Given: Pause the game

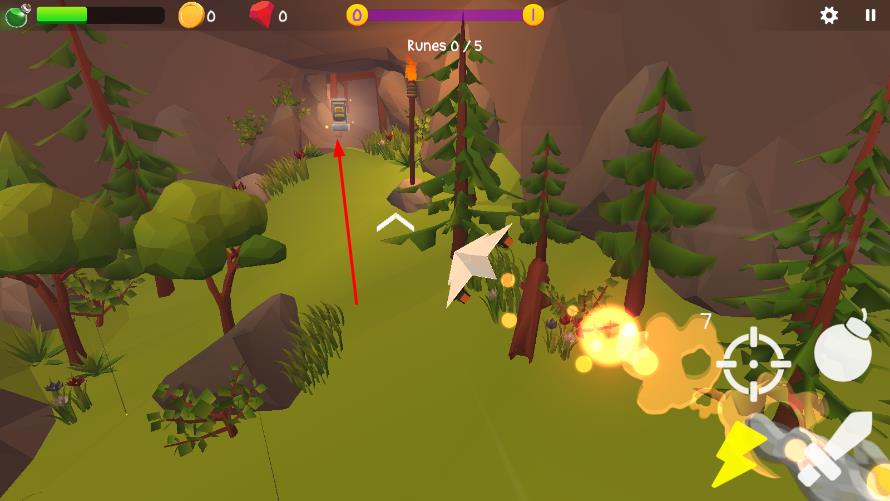Looking at the screenshot, I should pos(870,15).
